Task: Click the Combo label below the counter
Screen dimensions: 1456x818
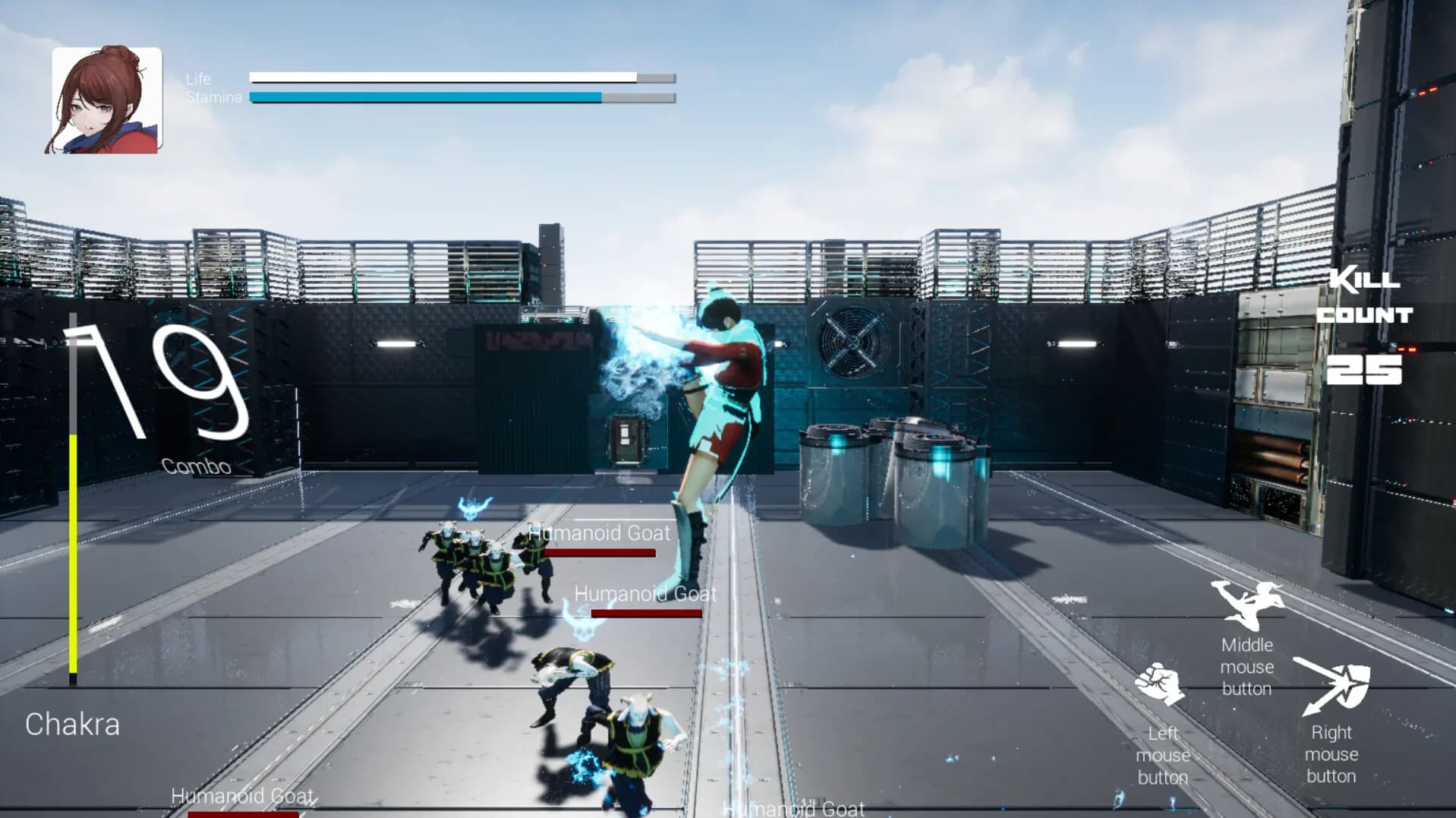Action: click(196, 464)
